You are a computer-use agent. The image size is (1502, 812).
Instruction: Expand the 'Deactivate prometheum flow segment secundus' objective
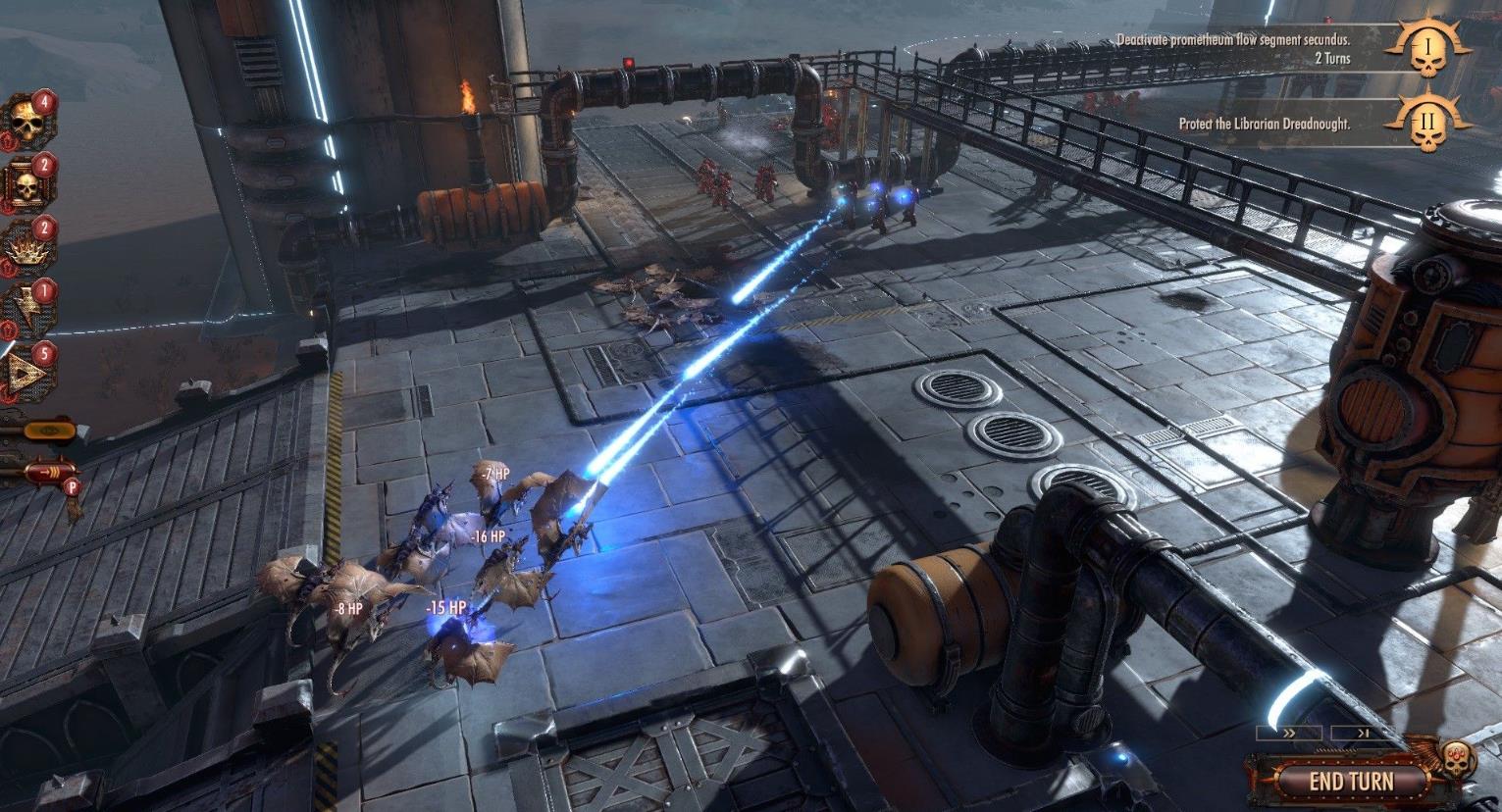(1232, 40)
